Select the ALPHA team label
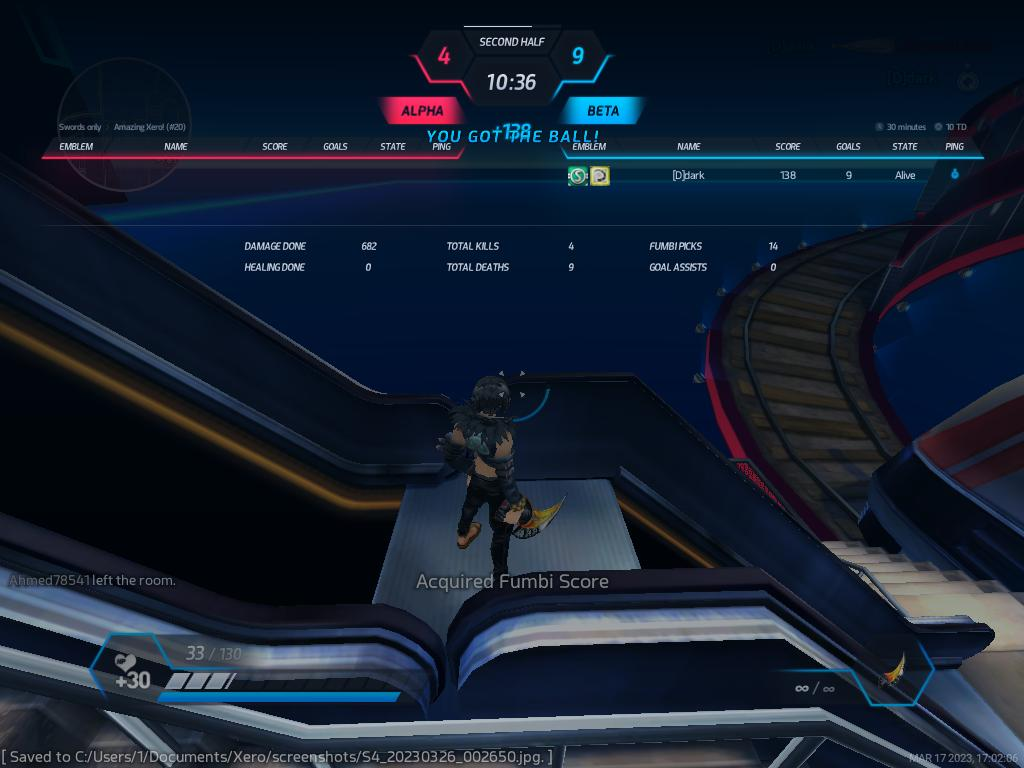 coord(422,111)
